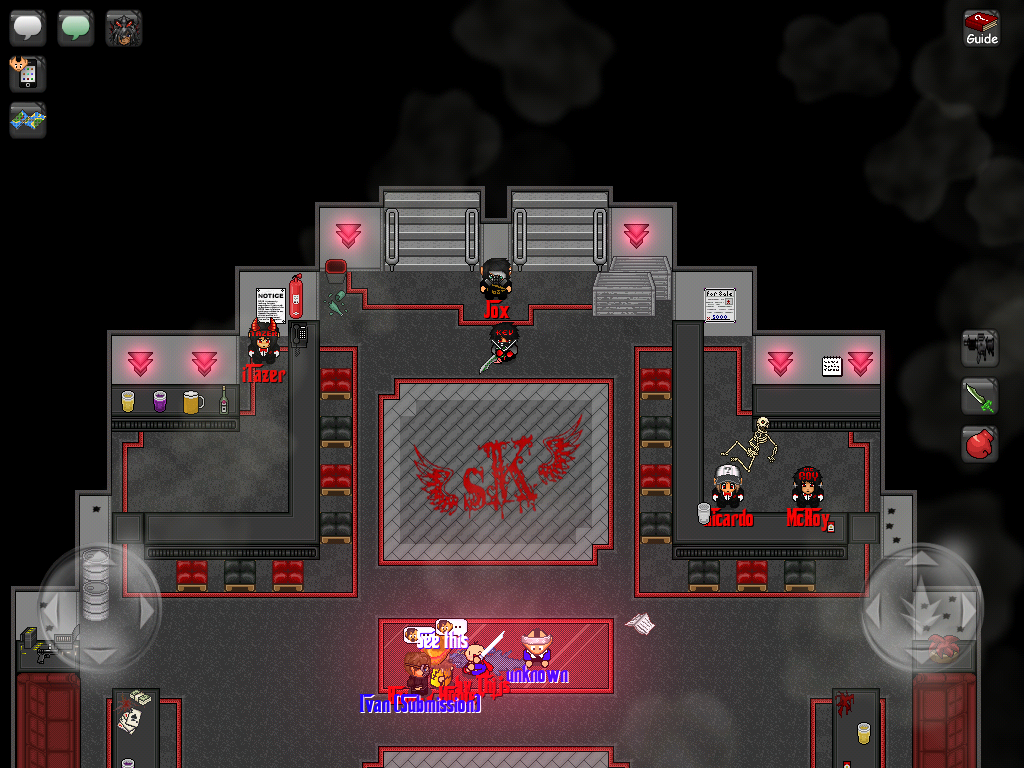Tap the D-pad right arrow
Image resolution: width=1024 pixels, height=768 pixels.
coord(147,608)
